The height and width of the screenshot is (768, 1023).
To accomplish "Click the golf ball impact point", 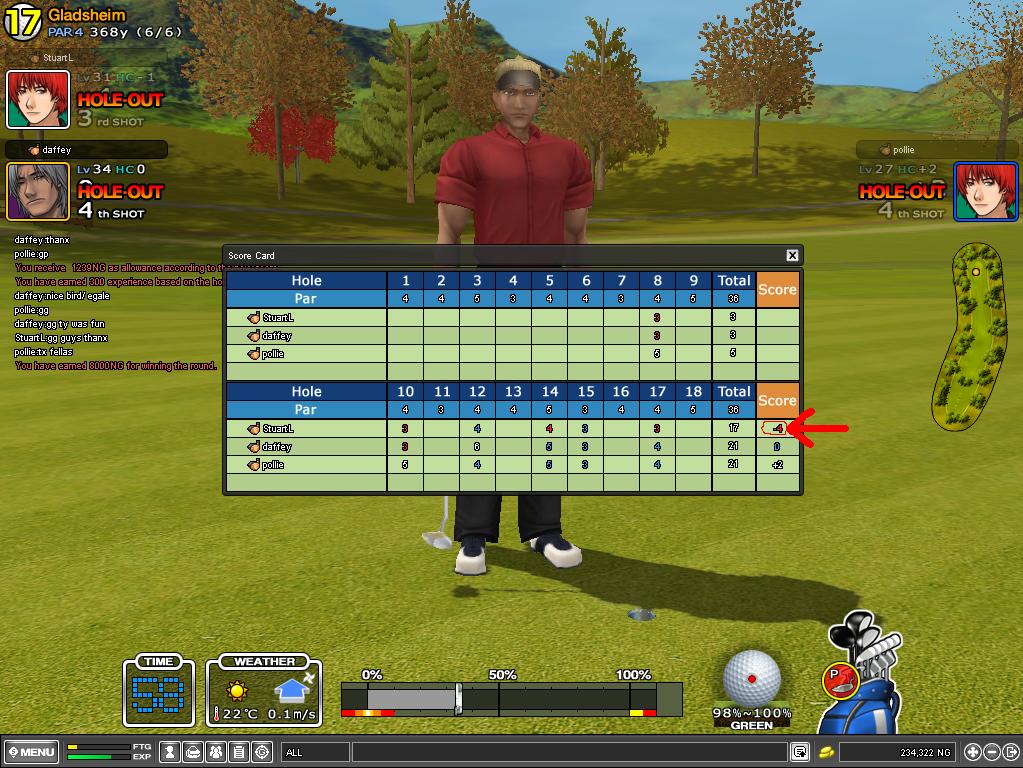I will tap(751, 679).
